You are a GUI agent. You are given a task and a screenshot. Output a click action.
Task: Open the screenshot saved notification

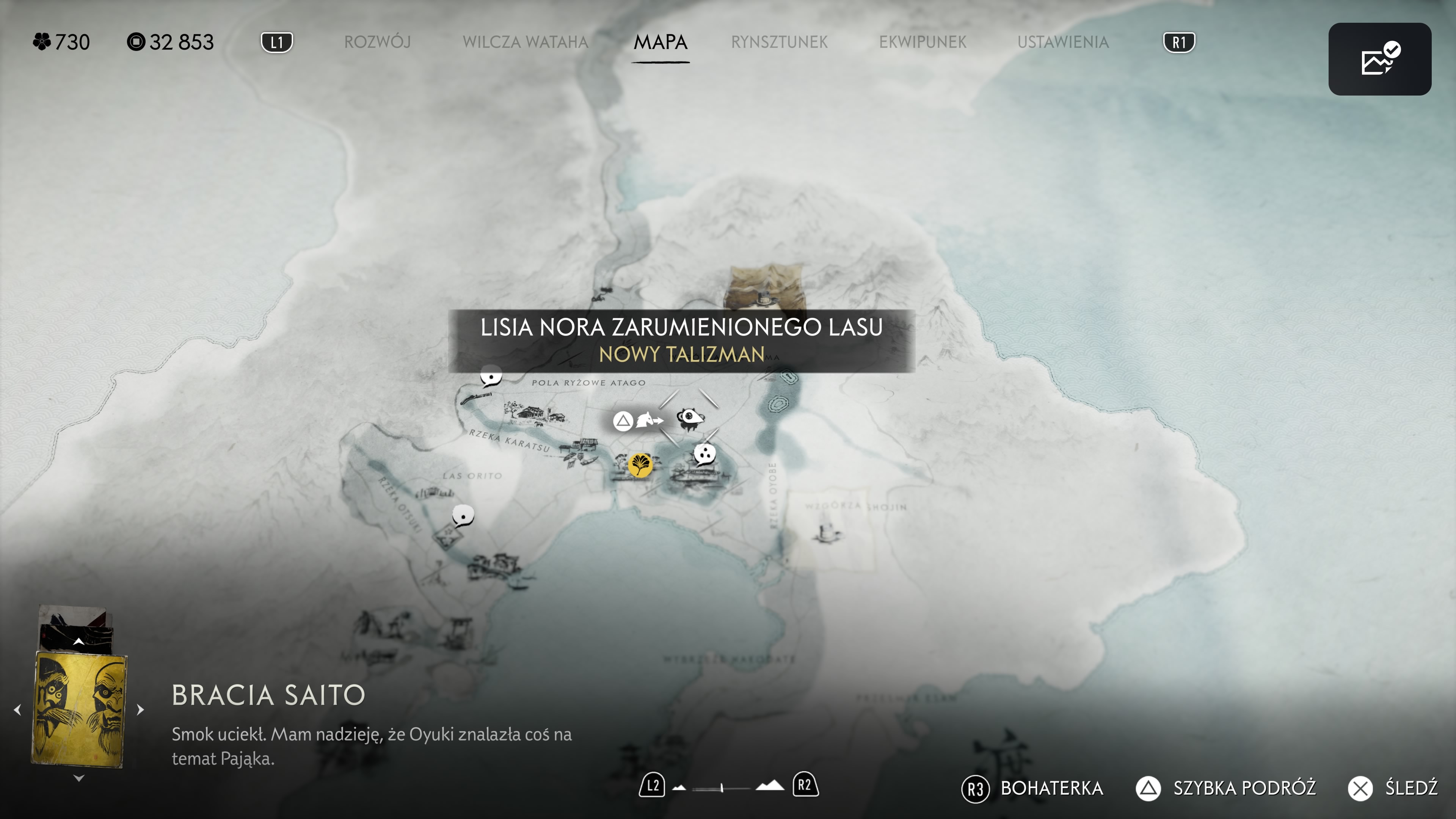click(1379, 59)
